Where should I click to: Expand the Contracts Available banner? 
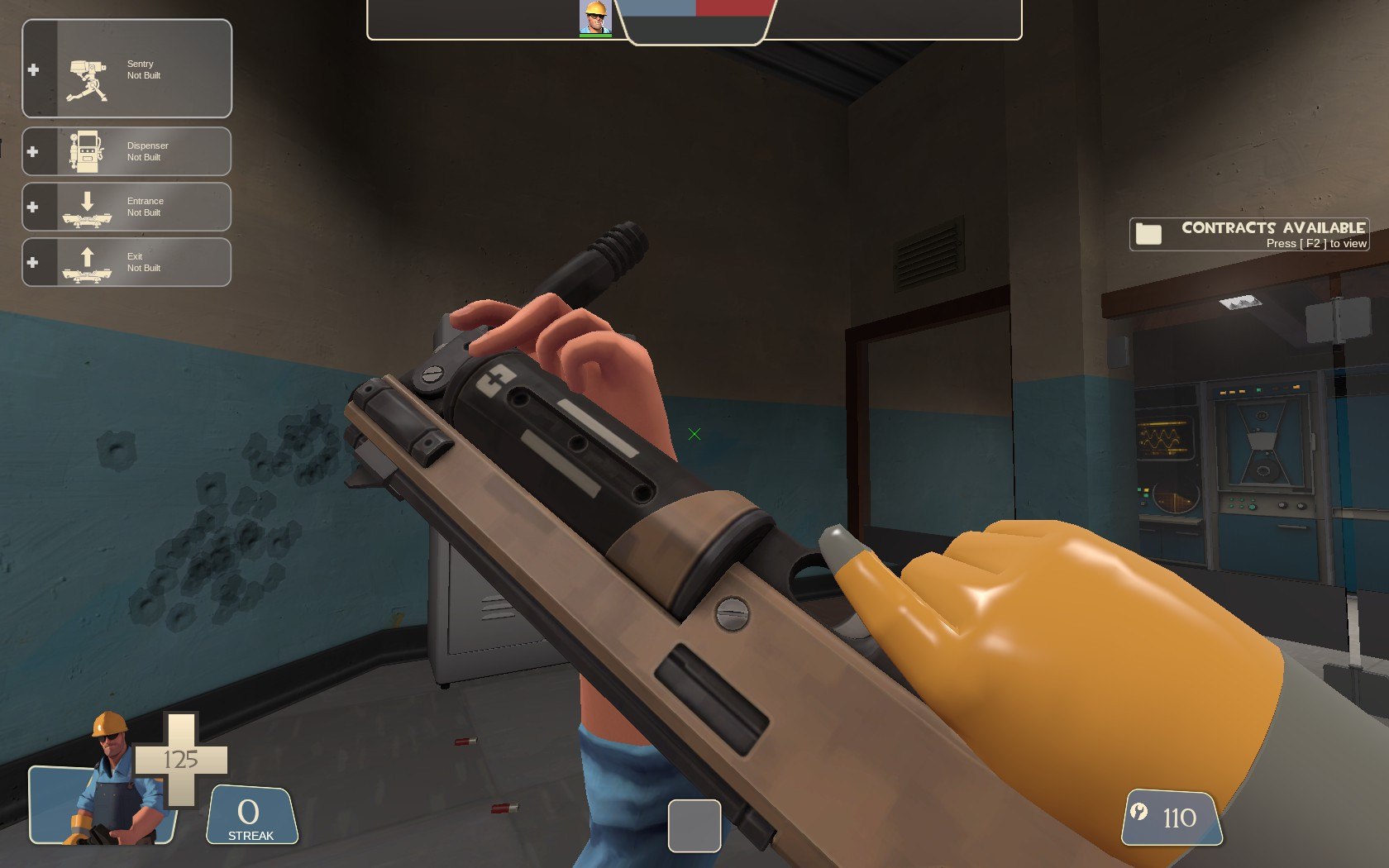click(x=1248, y=232)
